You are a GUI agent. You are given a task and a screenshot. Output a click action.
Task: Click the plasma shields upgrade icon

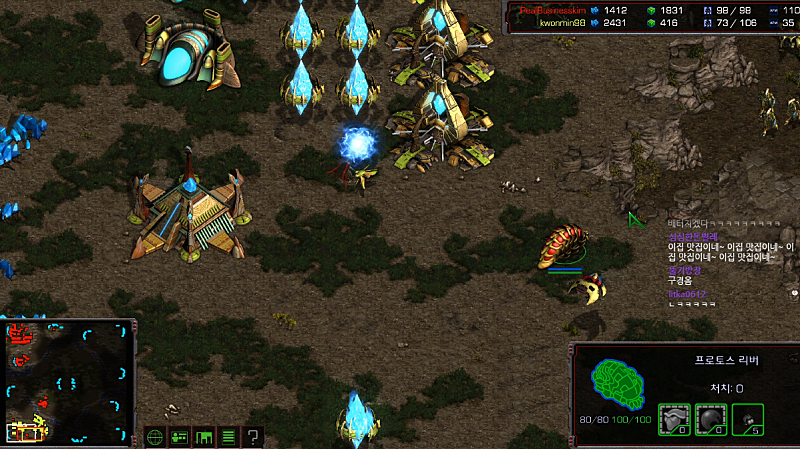pyautogui.click(x=710, y=418)
